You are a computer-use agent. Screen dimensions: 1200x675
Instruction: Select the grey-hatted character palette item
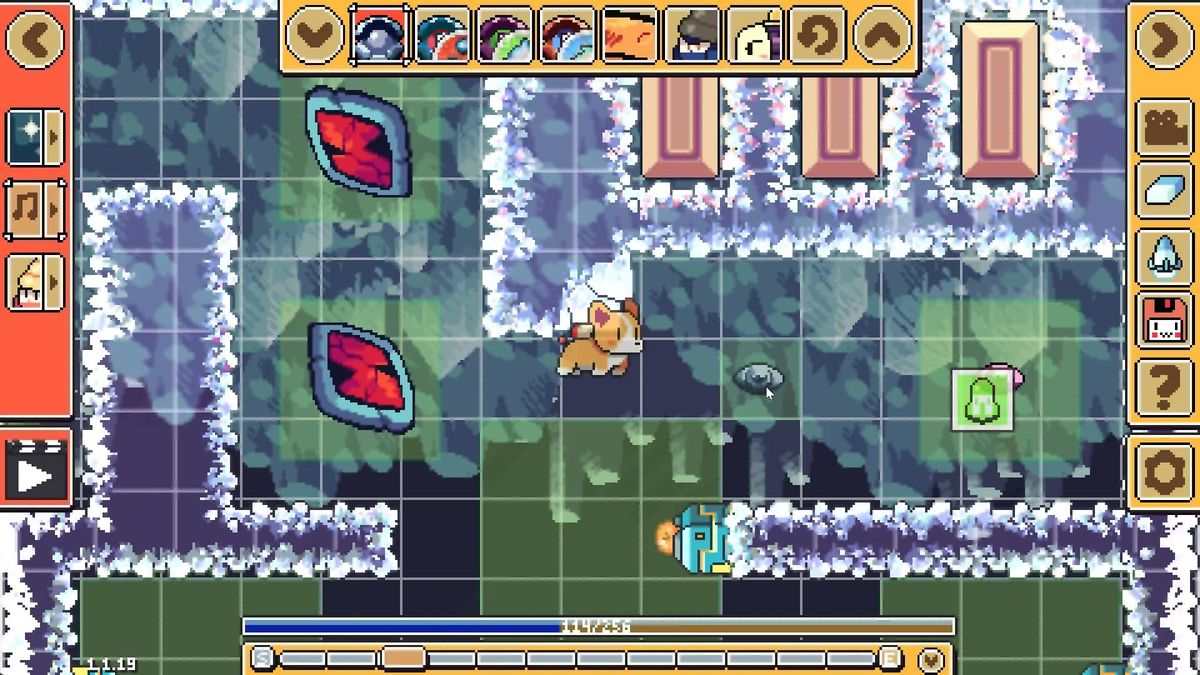pyautogui.click(x=692, y=36)
